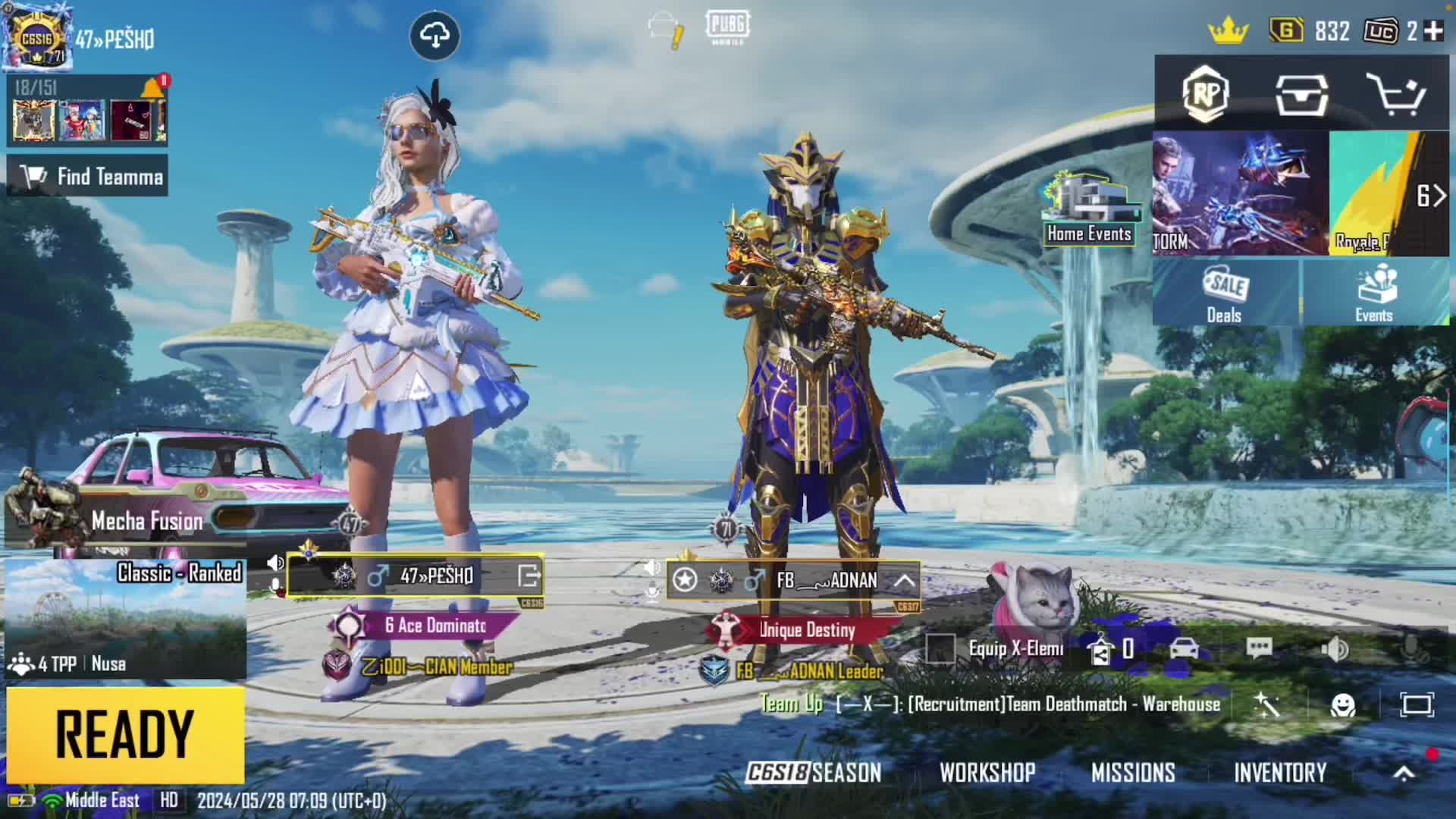Viewport: 1456px width, 819px height.
Task: Open the cloud download icon
Action: click(x=435, y=35)
